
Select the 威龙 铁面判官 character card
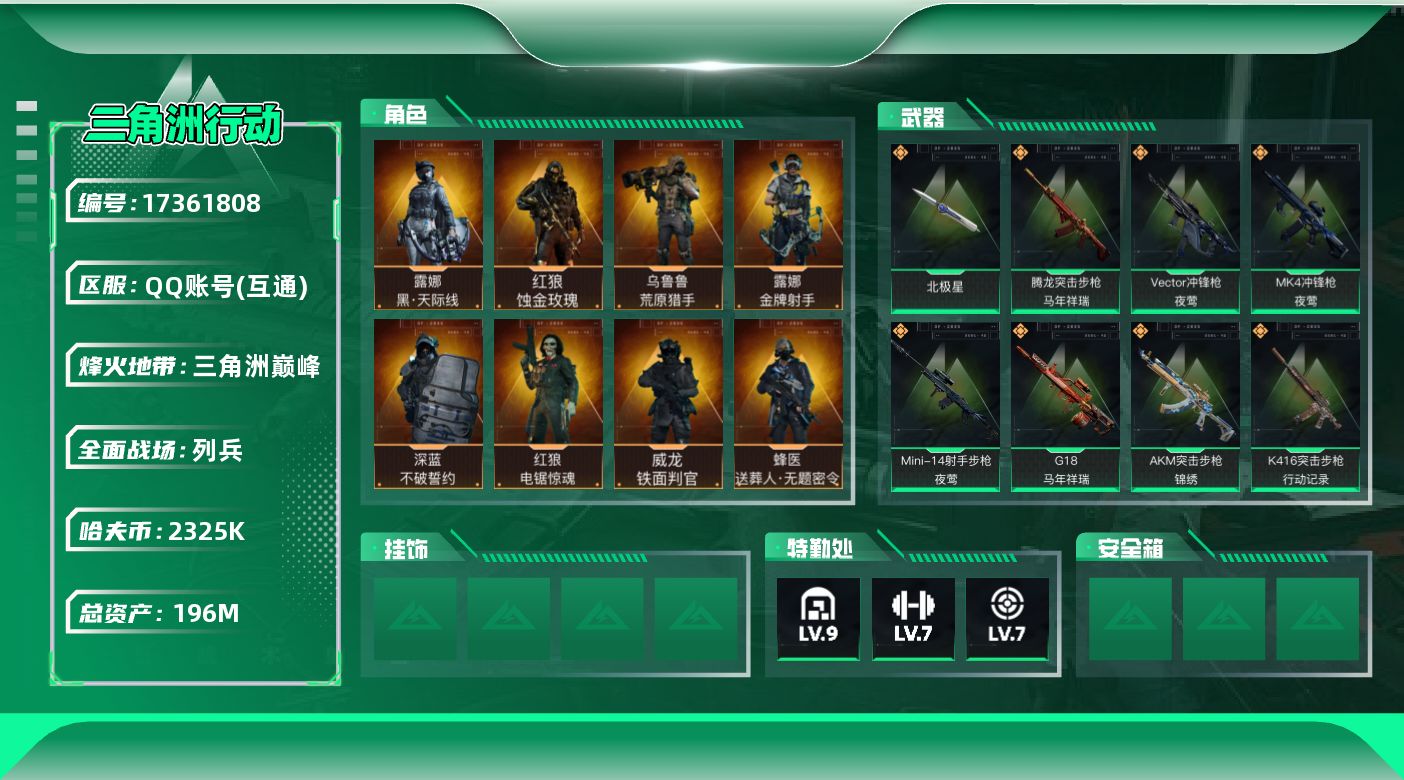668,403
